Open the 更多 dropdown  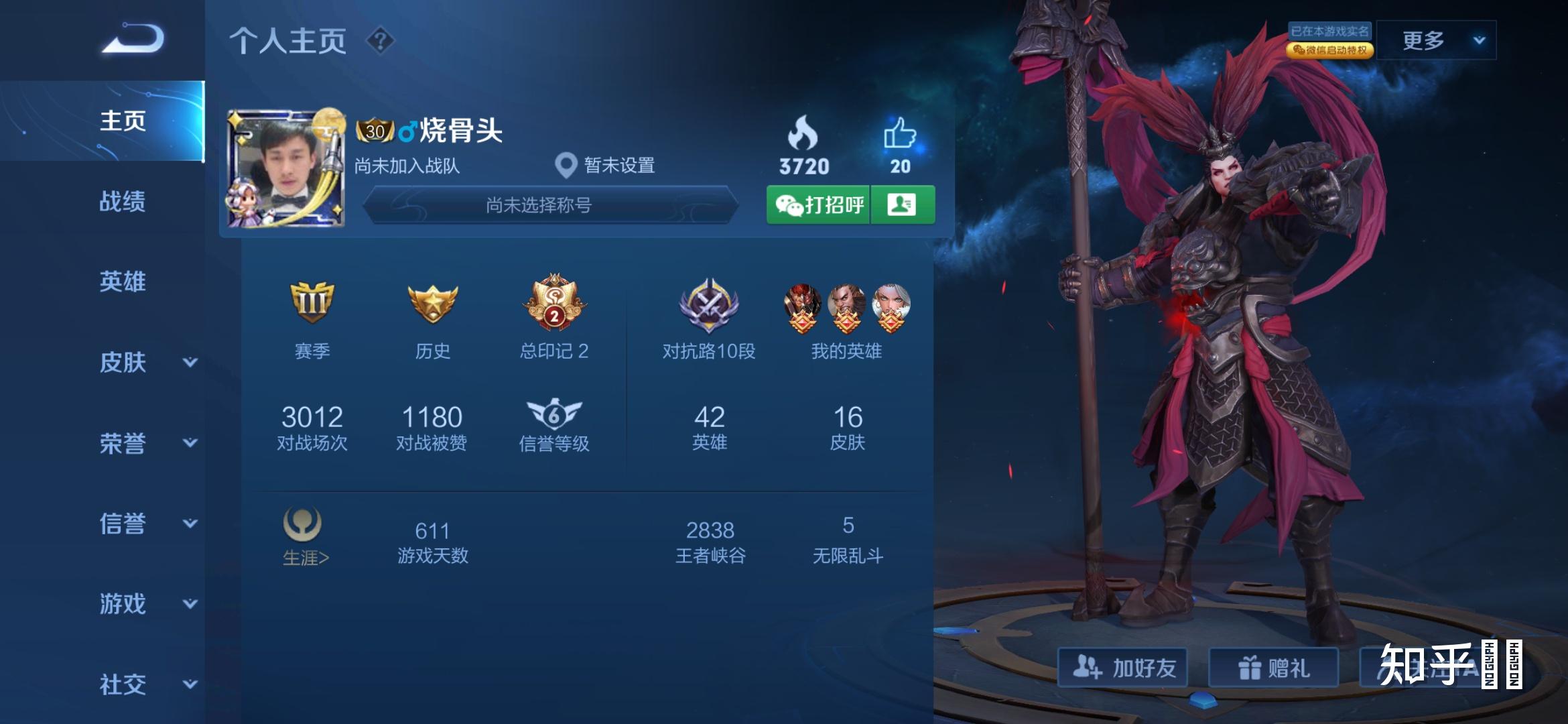point(1437,41)
